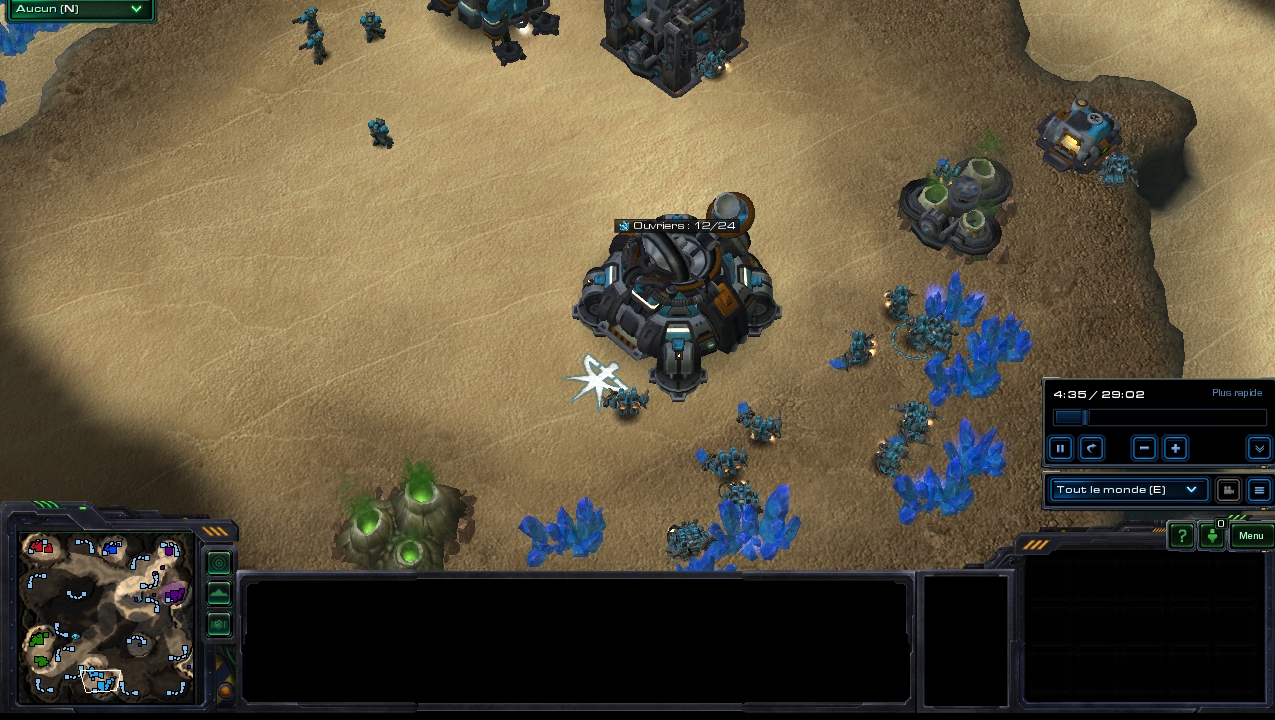Open the Tout le monde (E) vision dropdown
The width and height of the screenshot is (1275, 720).
tap(1126, 490)
